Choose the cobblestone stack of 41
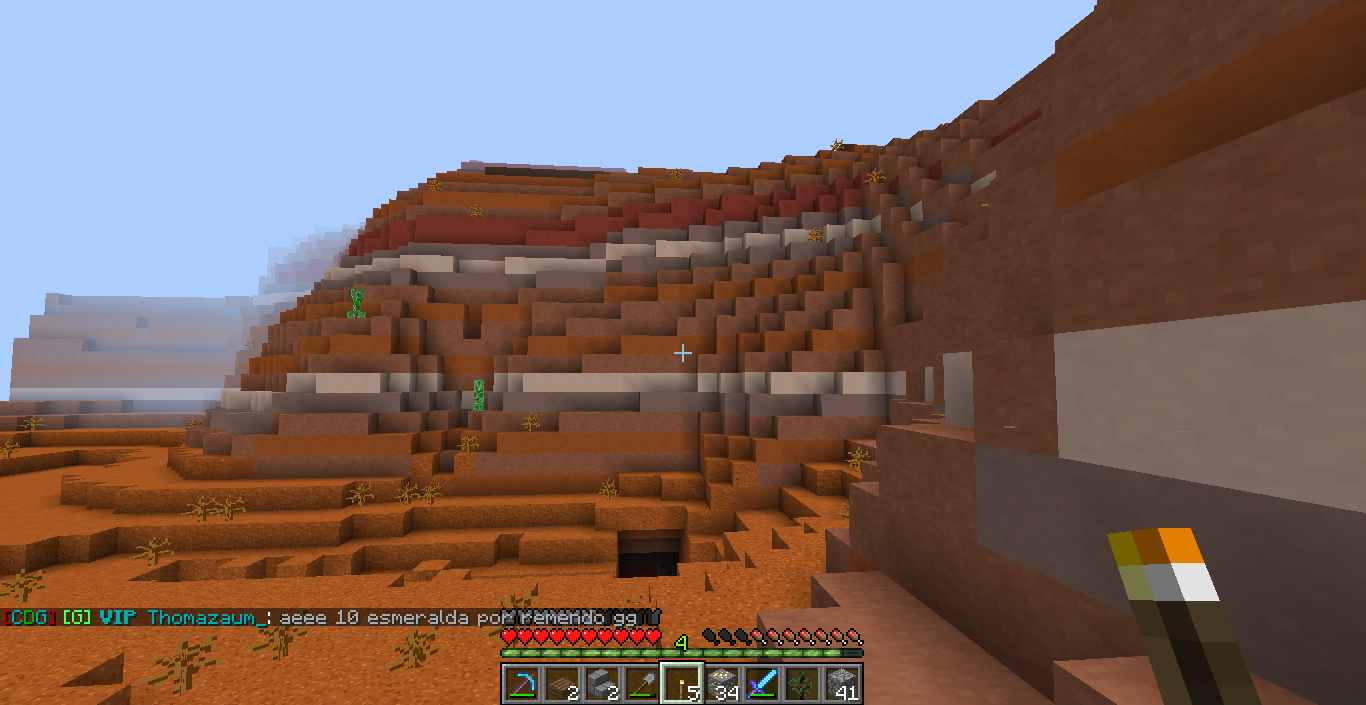Screen dimensions: 1366x705 841,684
